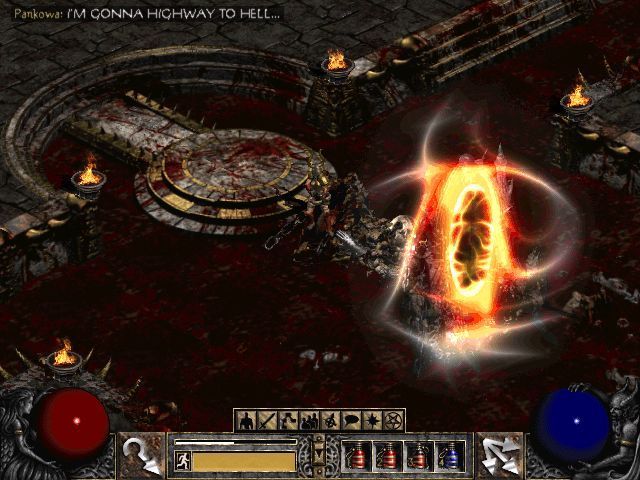
Task: Collapse the mini panel arrow button
Action: point(319,456)
